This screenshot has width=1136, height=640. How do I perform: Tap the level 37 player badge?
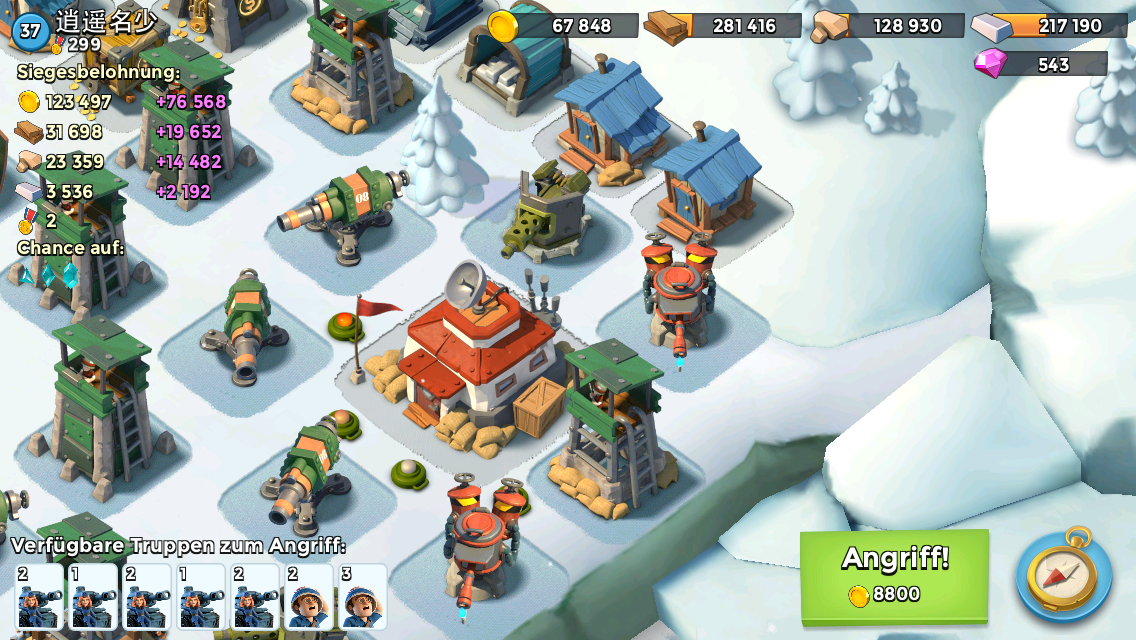click(31, 30)
